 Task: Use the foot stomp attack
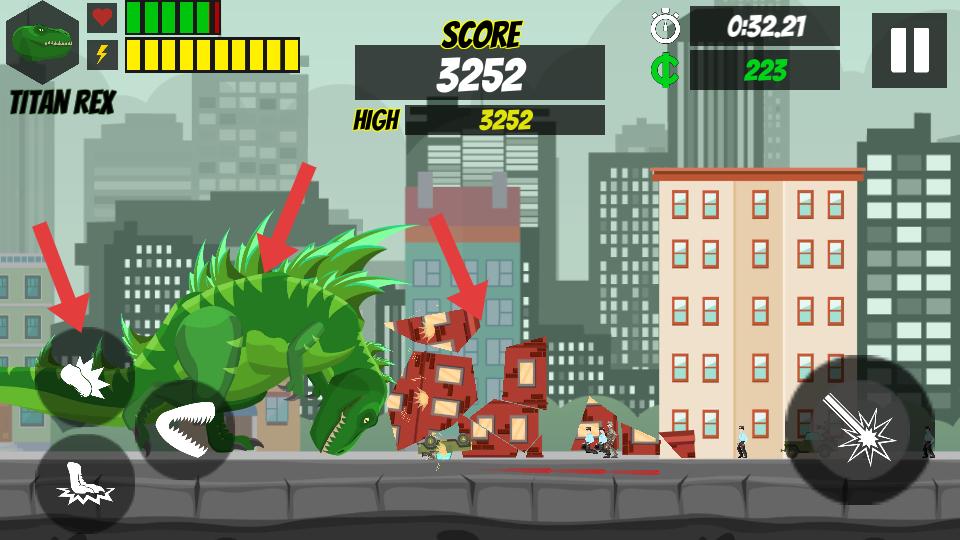(x=85, y=484)
